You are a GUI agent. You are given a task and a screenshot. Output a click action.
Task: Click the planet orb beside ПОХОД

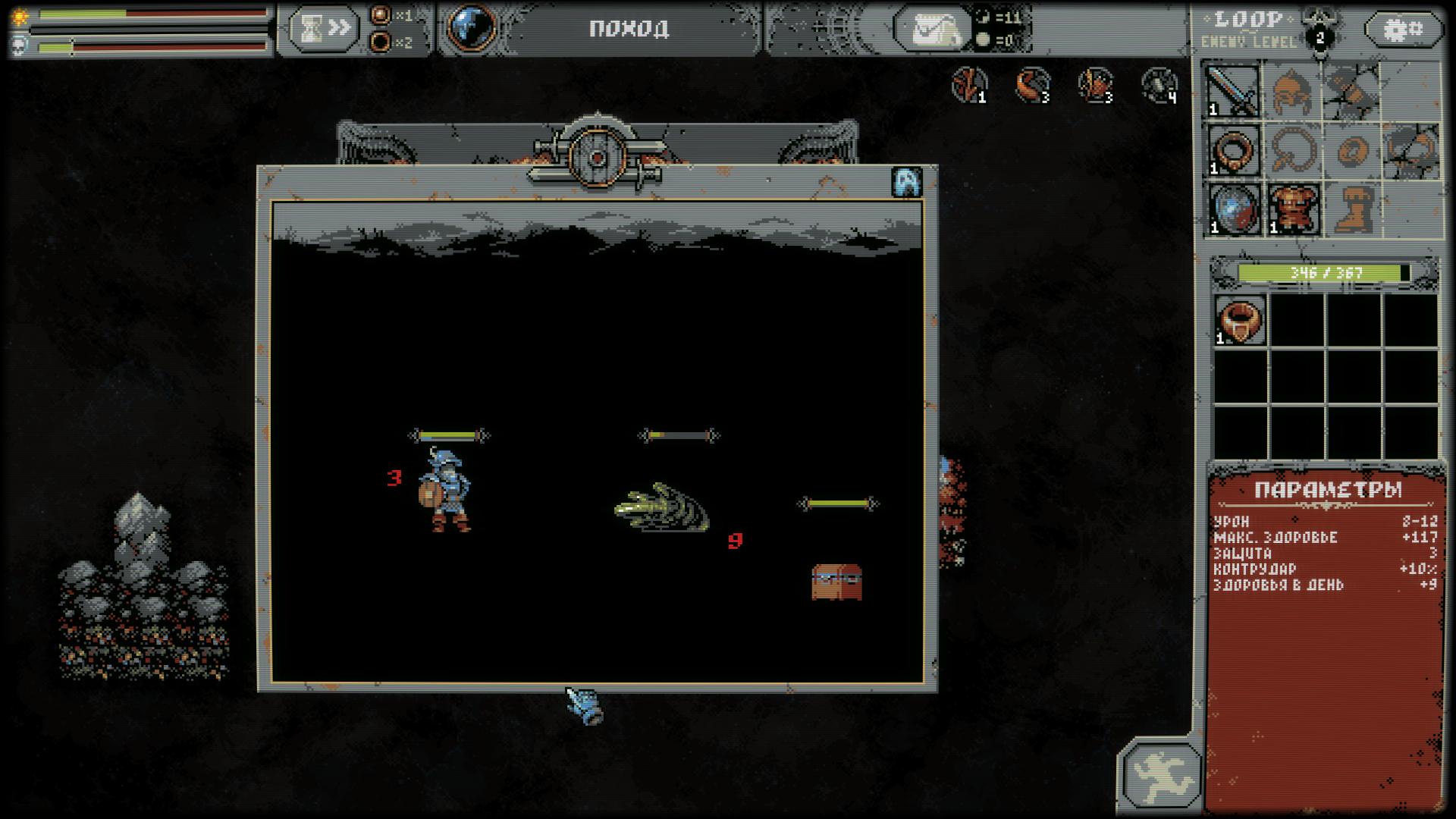point(471,28)
